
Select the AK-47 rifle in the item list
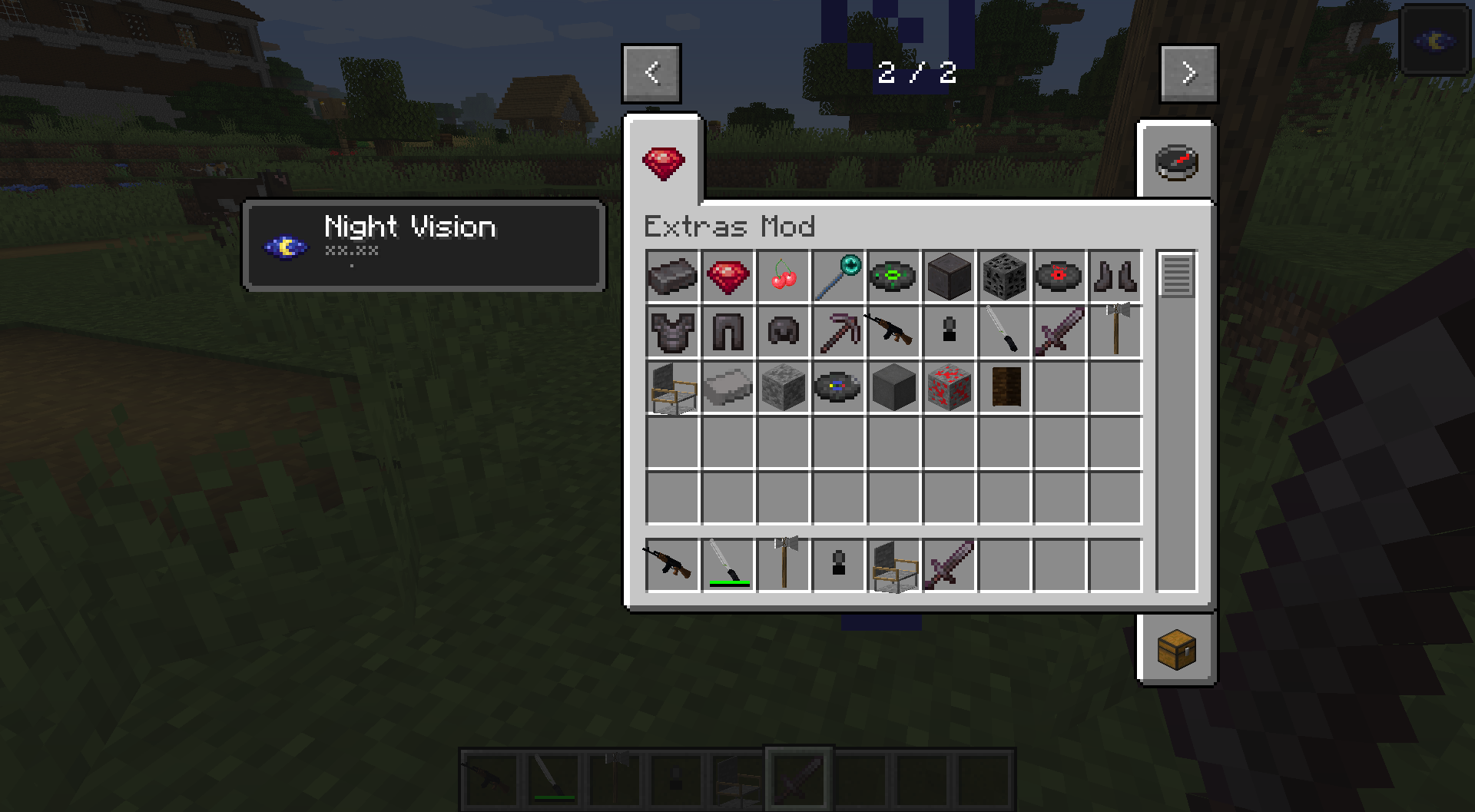click(893, 332)
